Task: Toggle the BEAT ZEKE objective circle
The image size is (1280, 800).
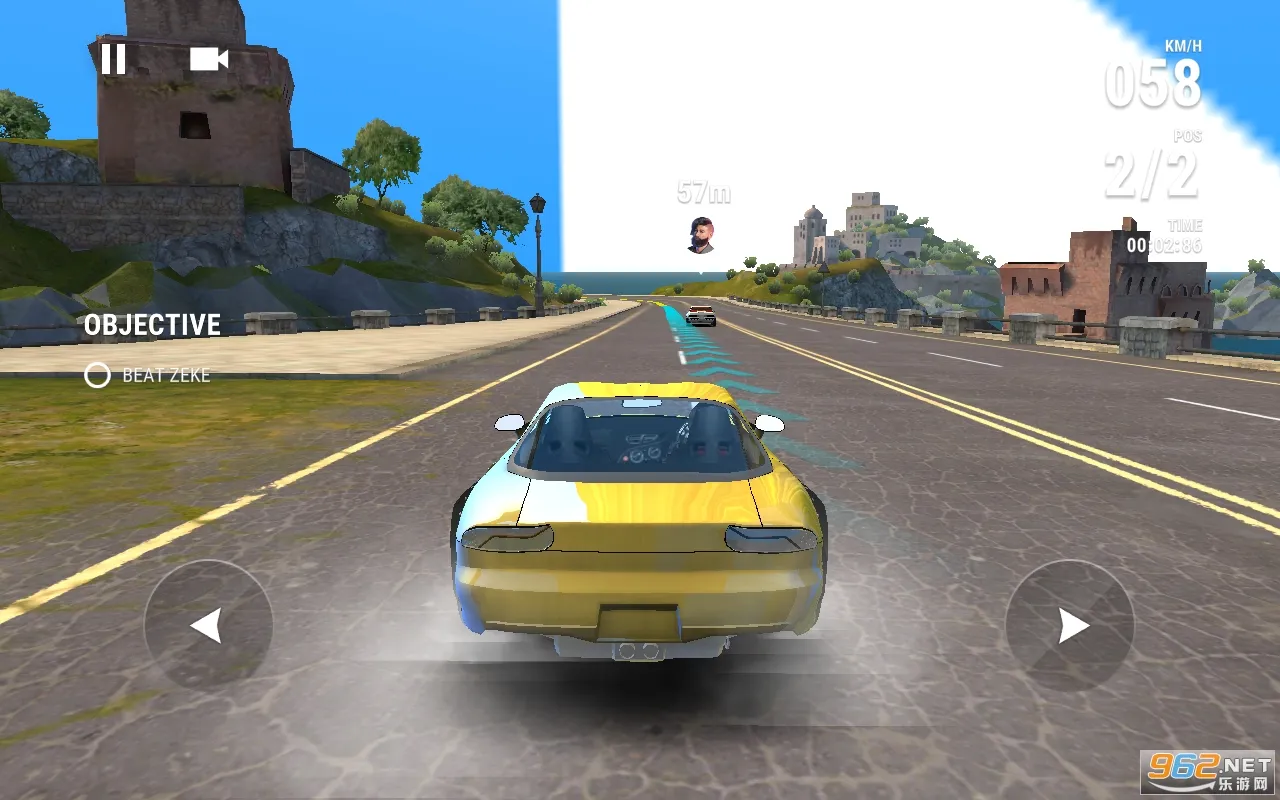Action: pos(98,376)
